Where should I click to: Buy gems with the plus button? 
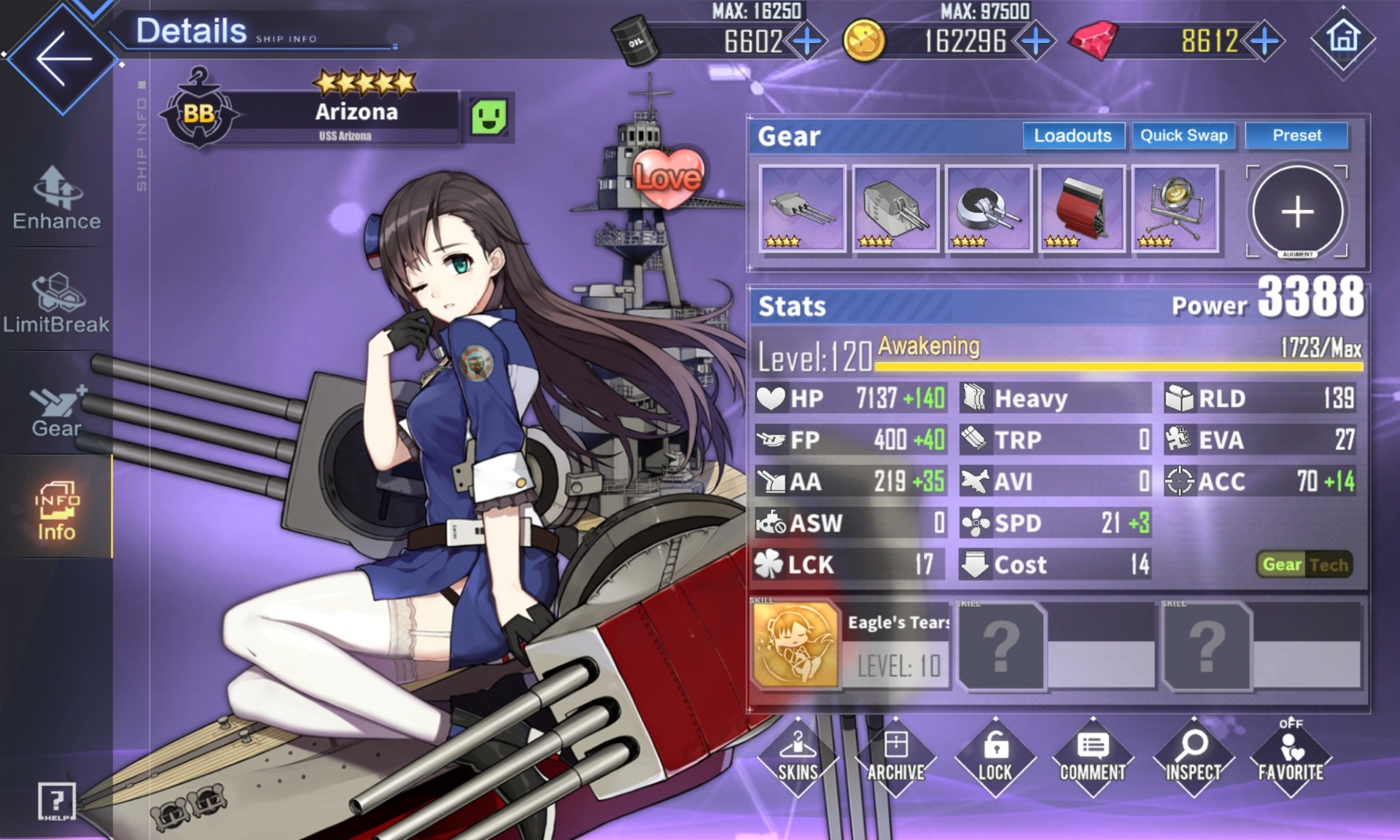point(1264,41)
